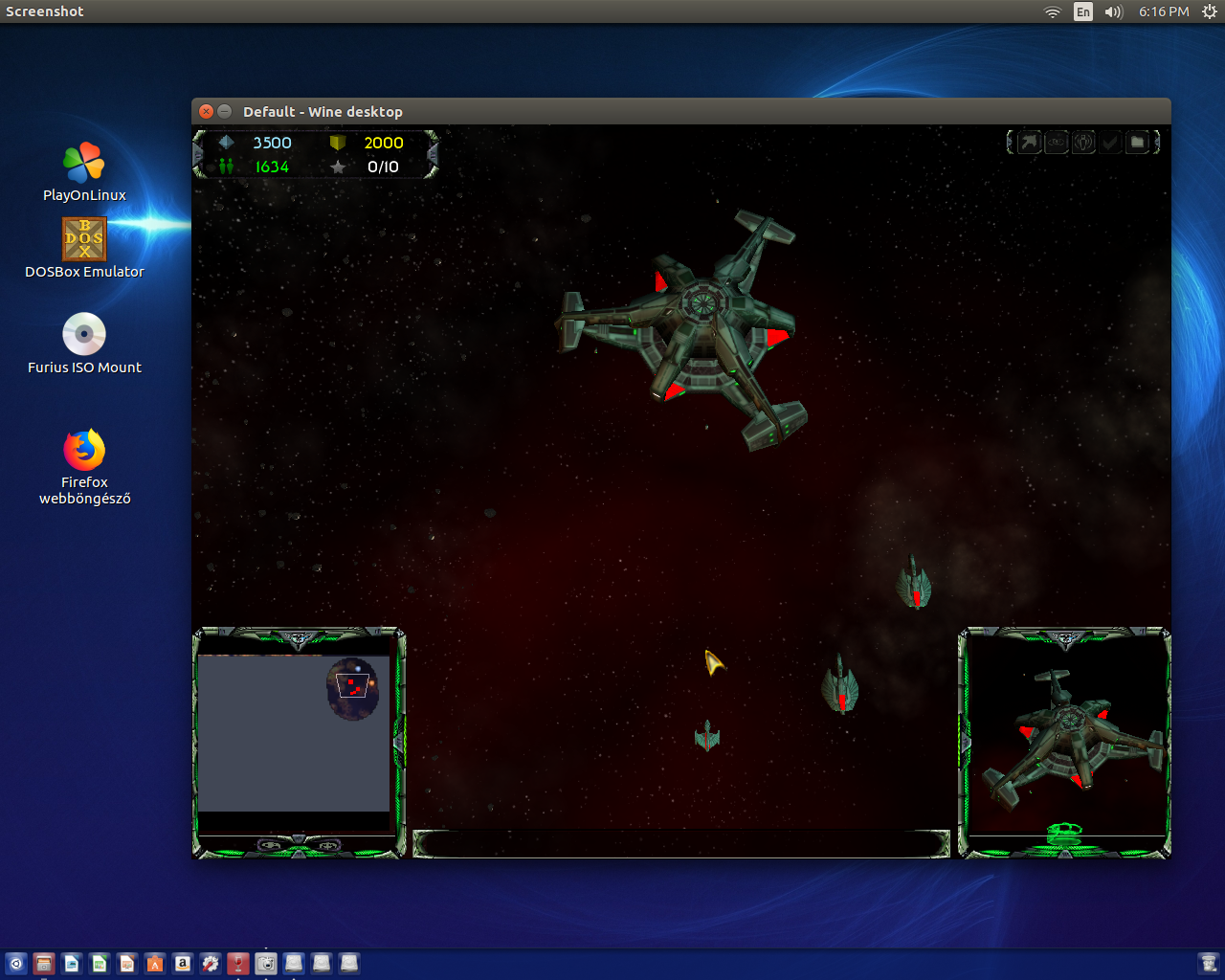This screenshot has height=980, width=1225.
Task: Close the Wine desktop window
Action: [x=206, y=111]
